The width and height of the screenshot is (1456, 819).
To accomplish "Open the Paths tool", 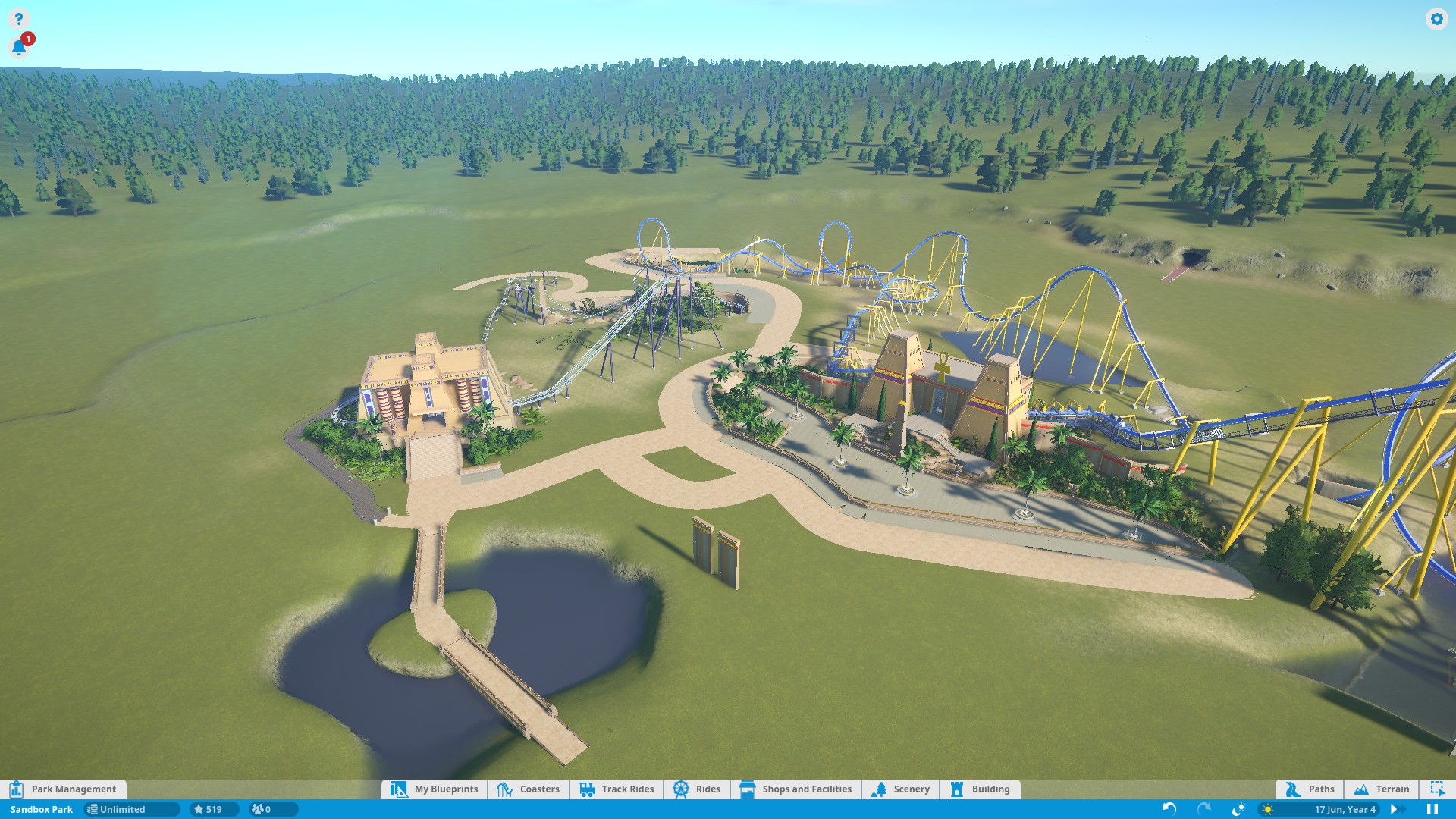I will [x=1310, y=789].
